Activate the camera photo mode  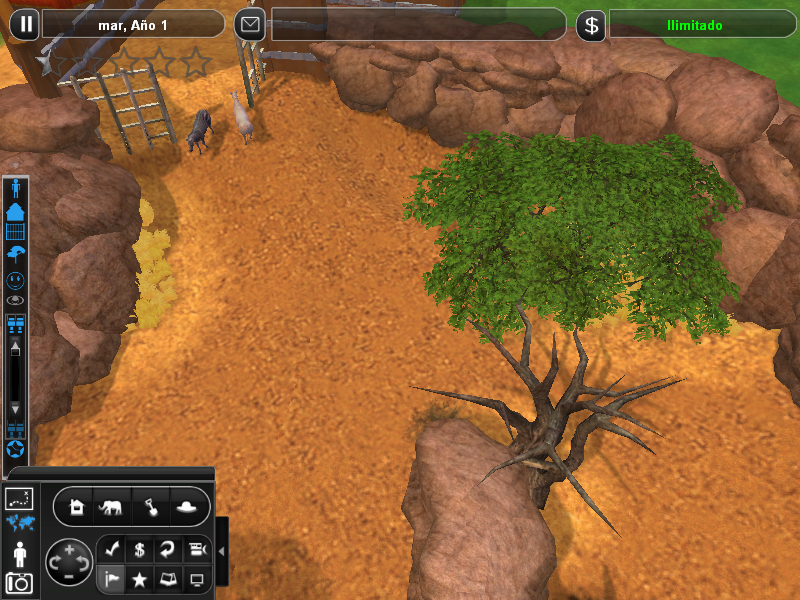click(x=19, y=582)
